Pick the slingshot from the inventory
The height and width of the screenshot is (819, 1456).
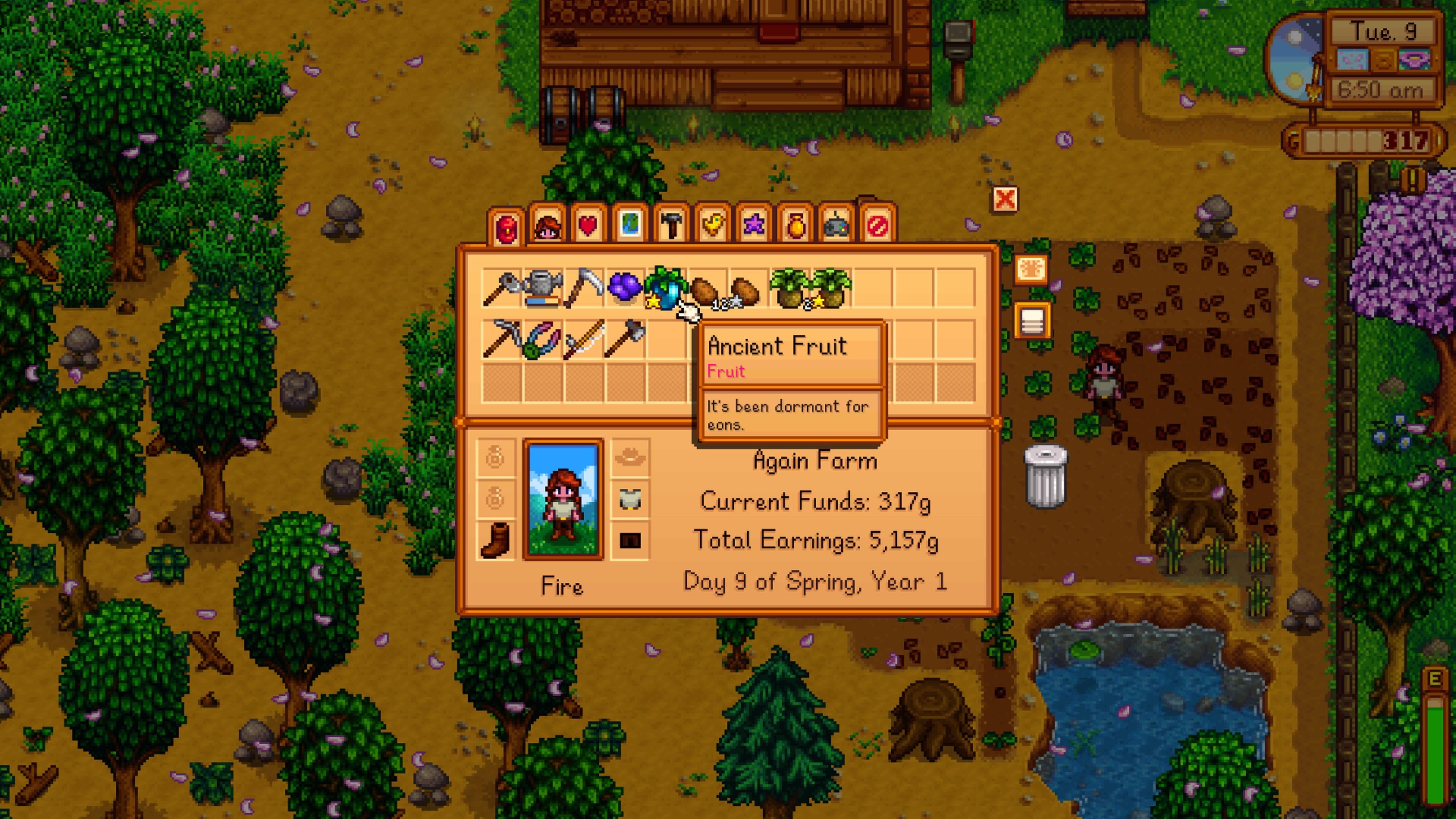point(543,339)
